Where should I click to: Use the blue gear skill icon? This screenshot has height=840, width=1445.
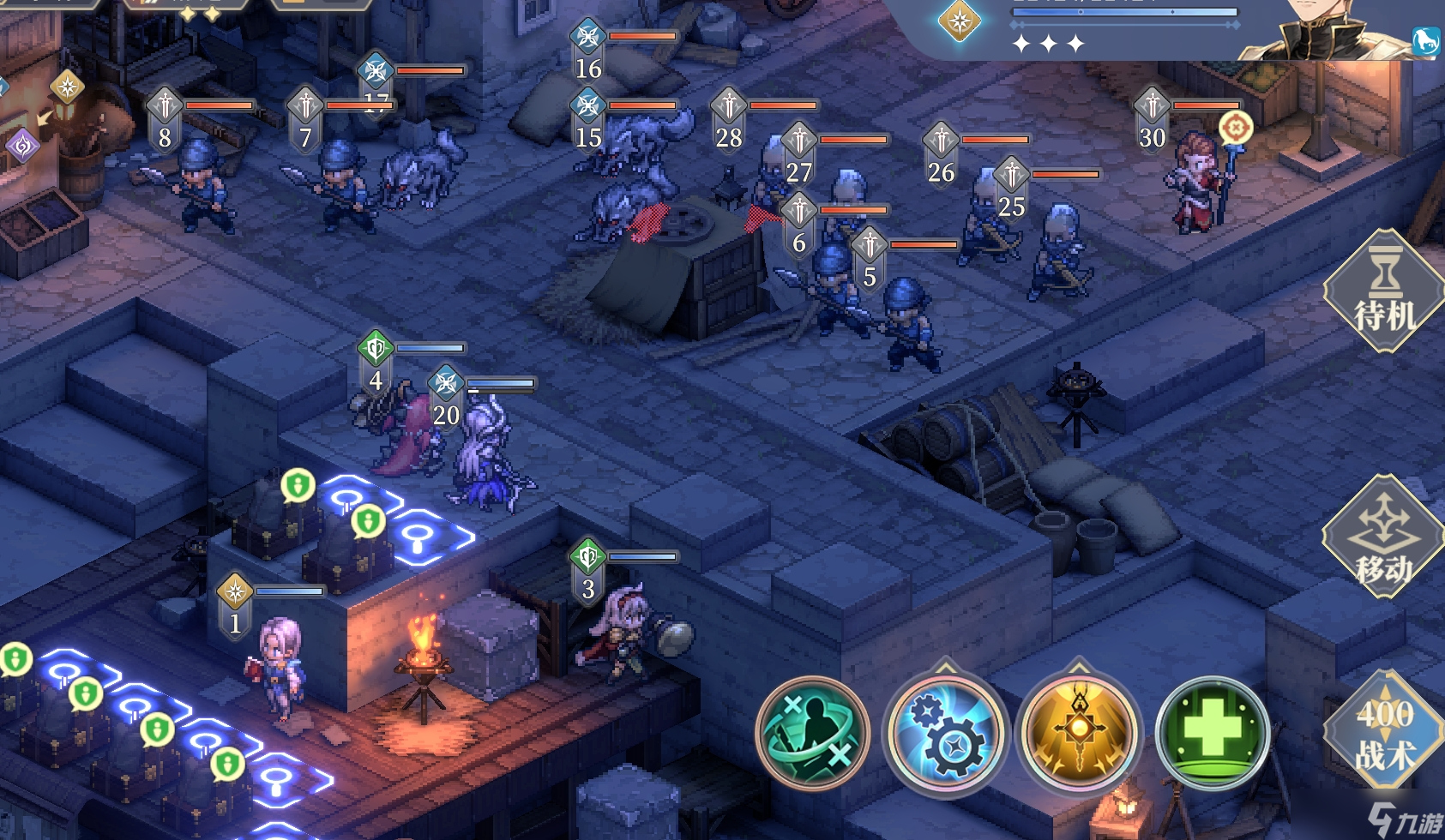point(945,734)
